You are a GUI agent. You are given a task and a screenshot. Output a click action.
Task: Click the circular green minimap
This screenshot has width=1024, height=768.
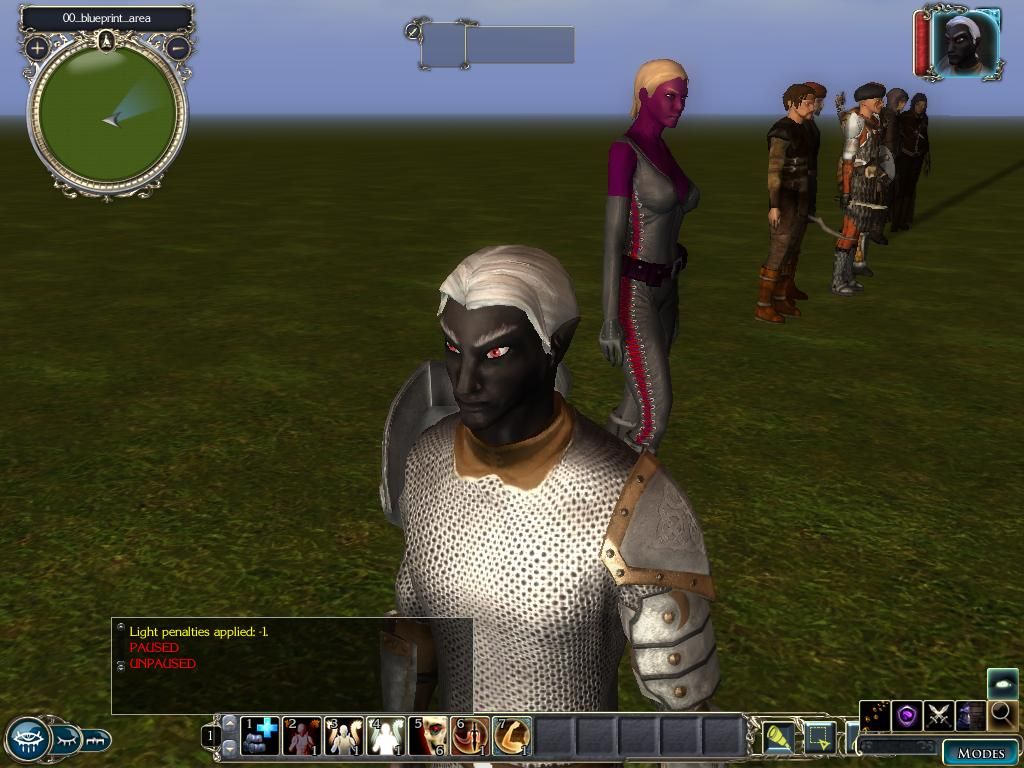click(107, 114)
